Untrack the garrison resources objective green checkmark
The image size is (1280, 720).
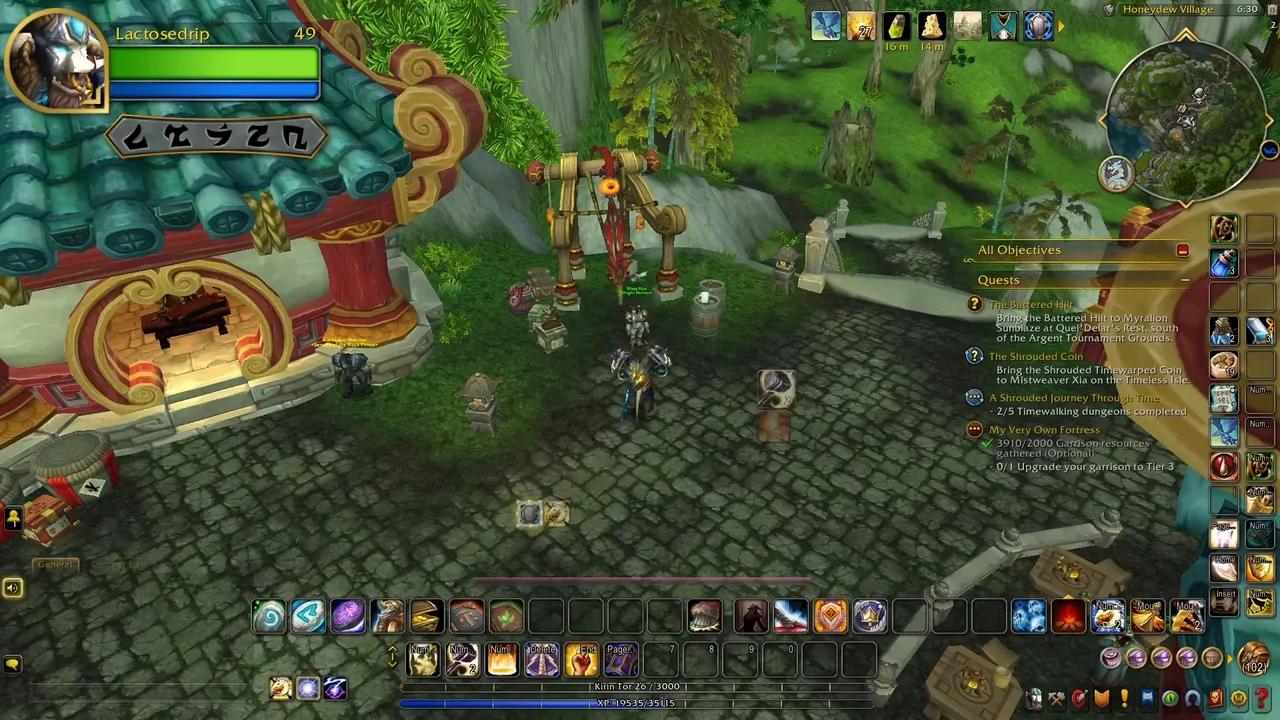[x=987, y=443]
